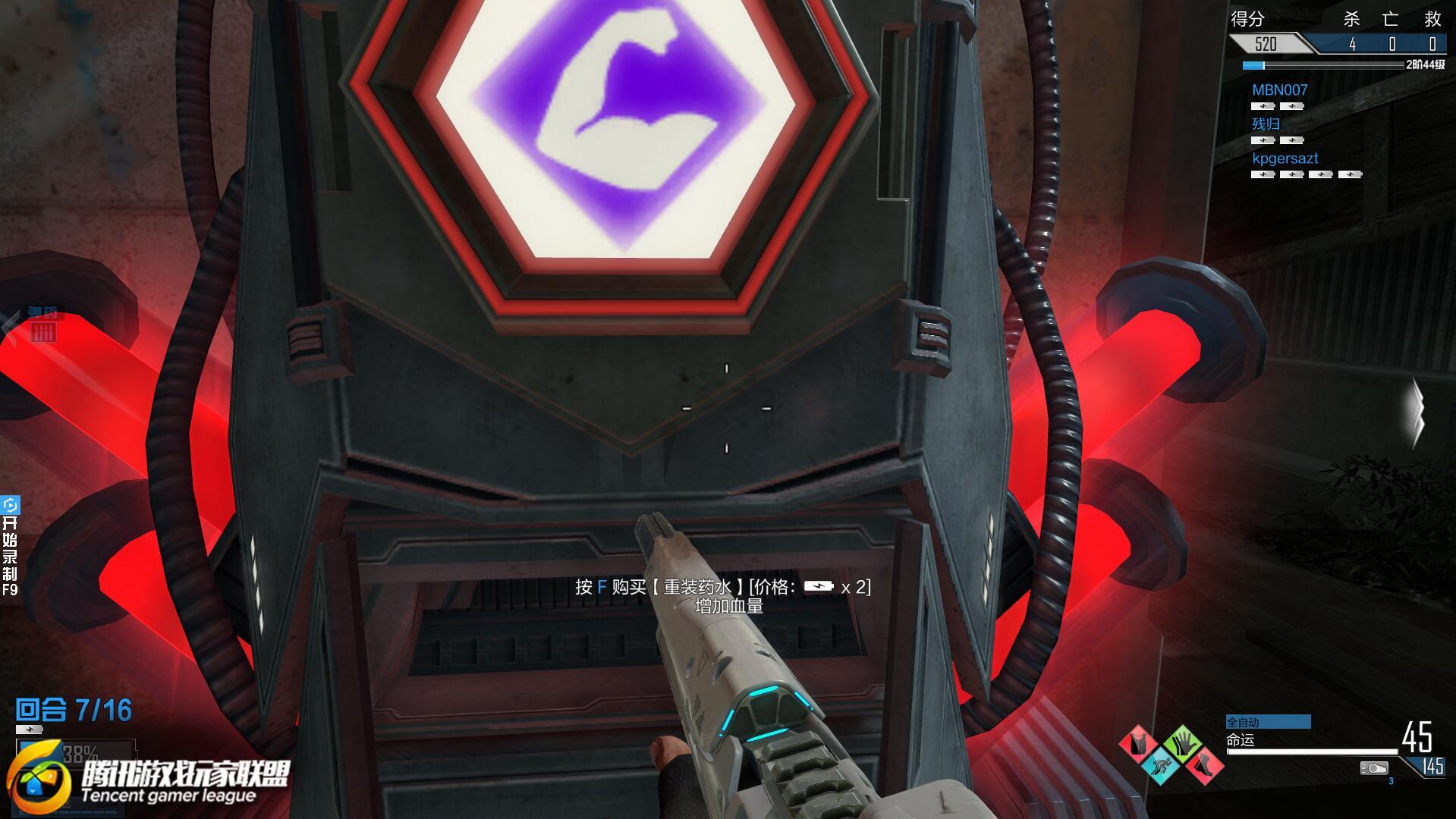Start recording with the 开始录制 overlay button
The height and width of the screenshot is (819, 1456).
click(x=10, y=547)
